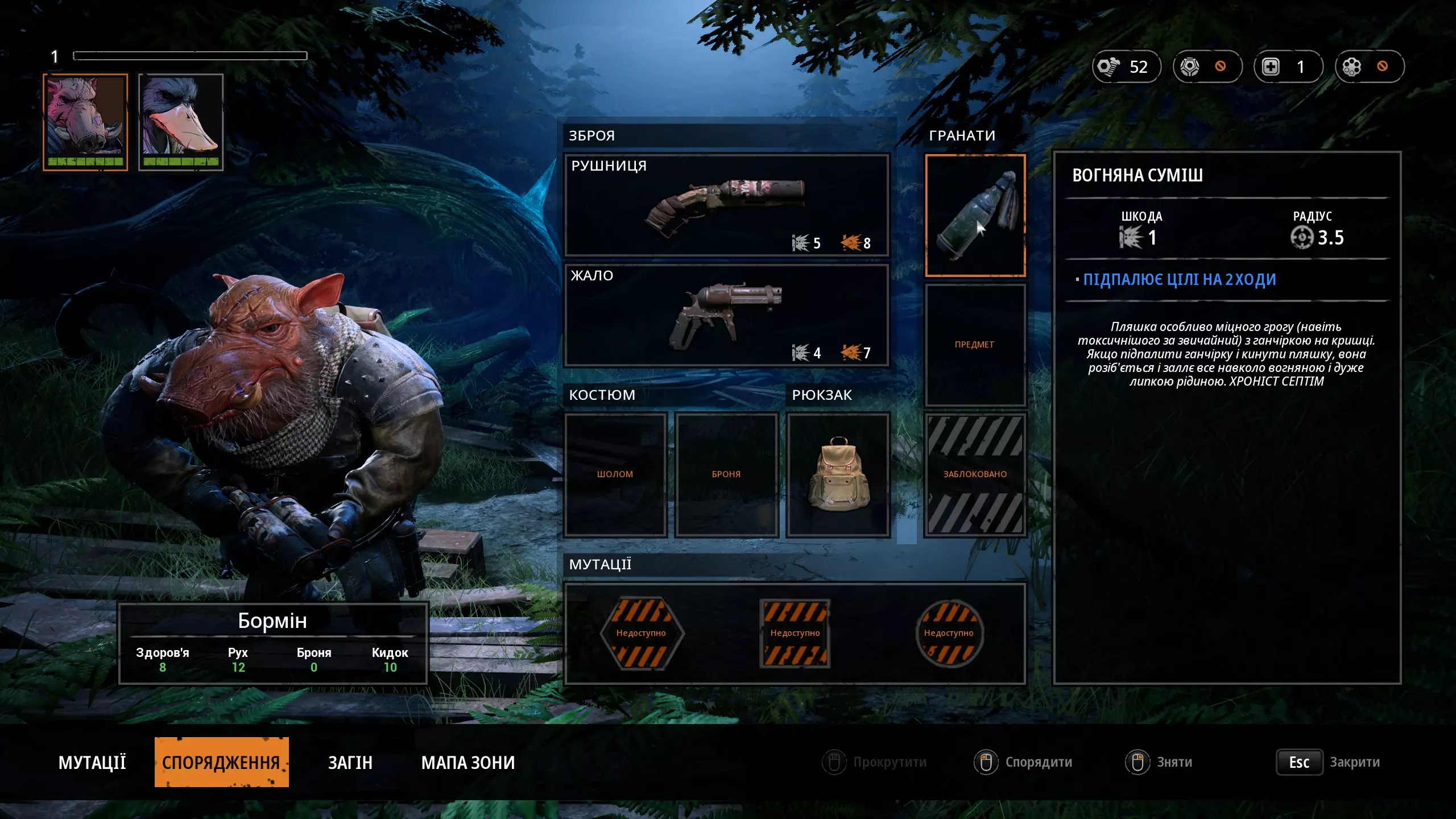Select the РУШНИЦЯ weapon slot
Image resolution: width=1456 pixels, height=819 pixels.
(x=726, y=205)
